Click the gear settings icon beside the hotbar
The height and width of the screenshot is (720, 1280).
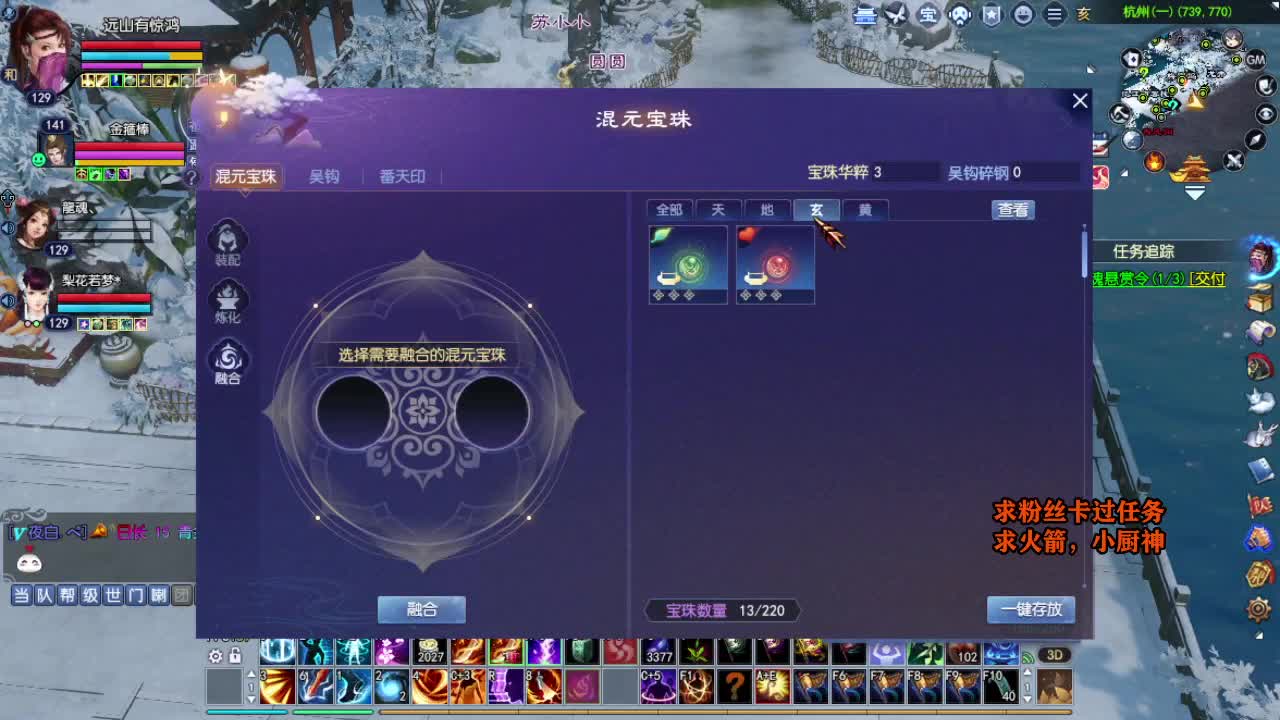(x=214, y=656)
